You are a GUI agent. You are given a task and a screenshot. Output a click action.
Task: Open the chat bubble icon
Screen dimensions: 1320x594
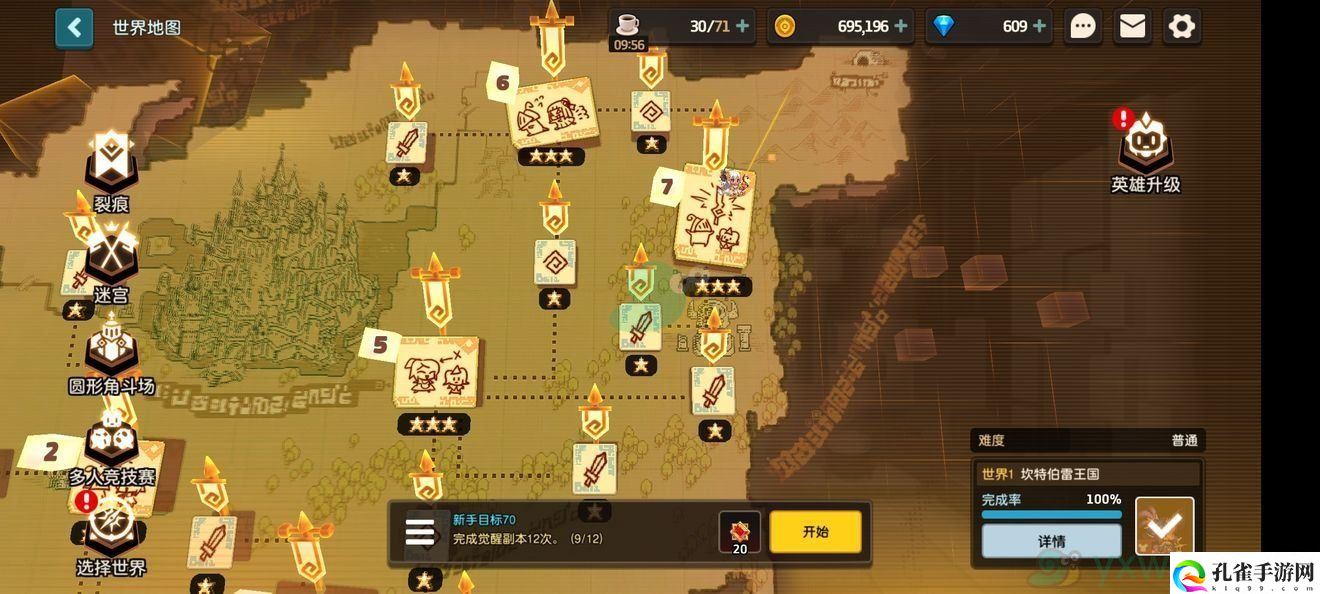1083,26
